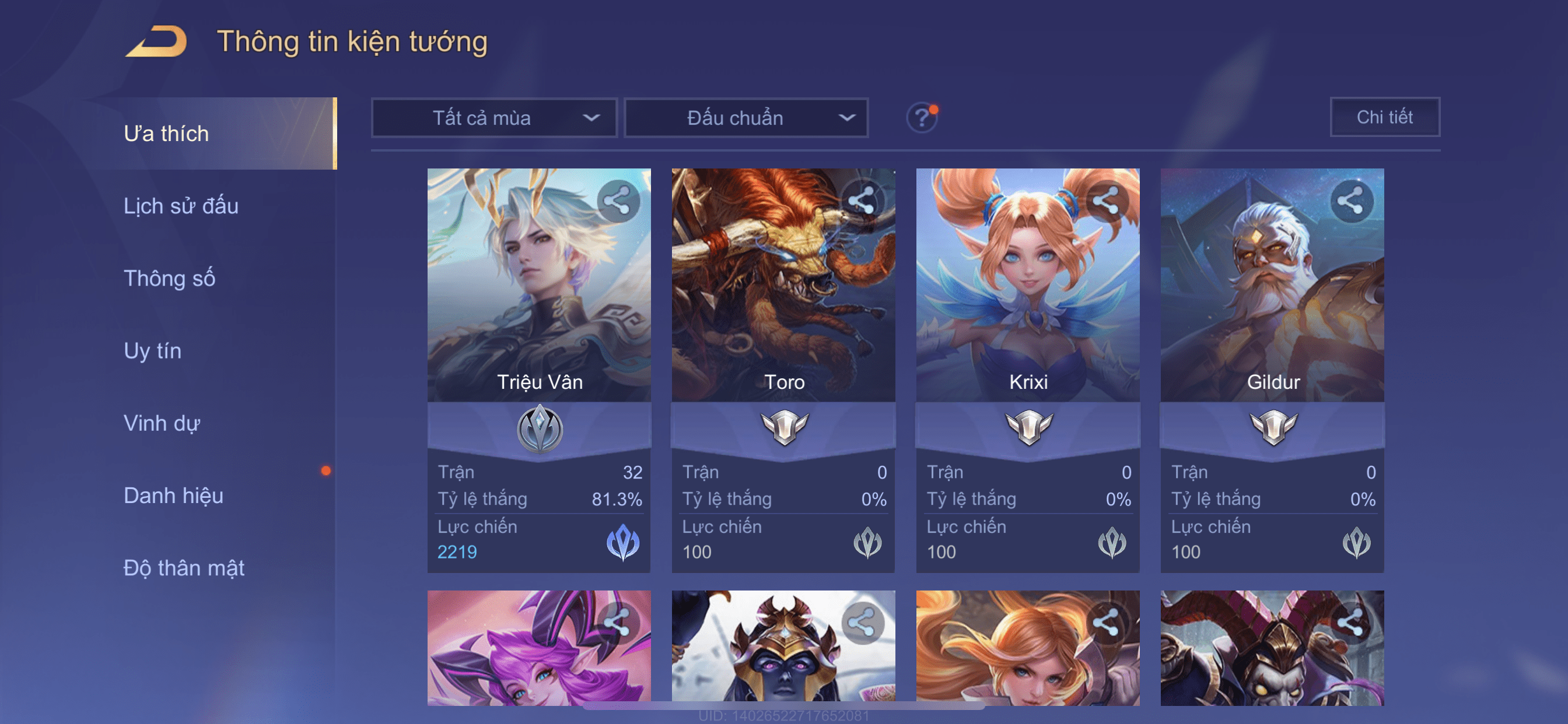Expand the Tất cả mùa dropdown
The width and height of the screenshot is (1568, 724).
tap(494, 117)
